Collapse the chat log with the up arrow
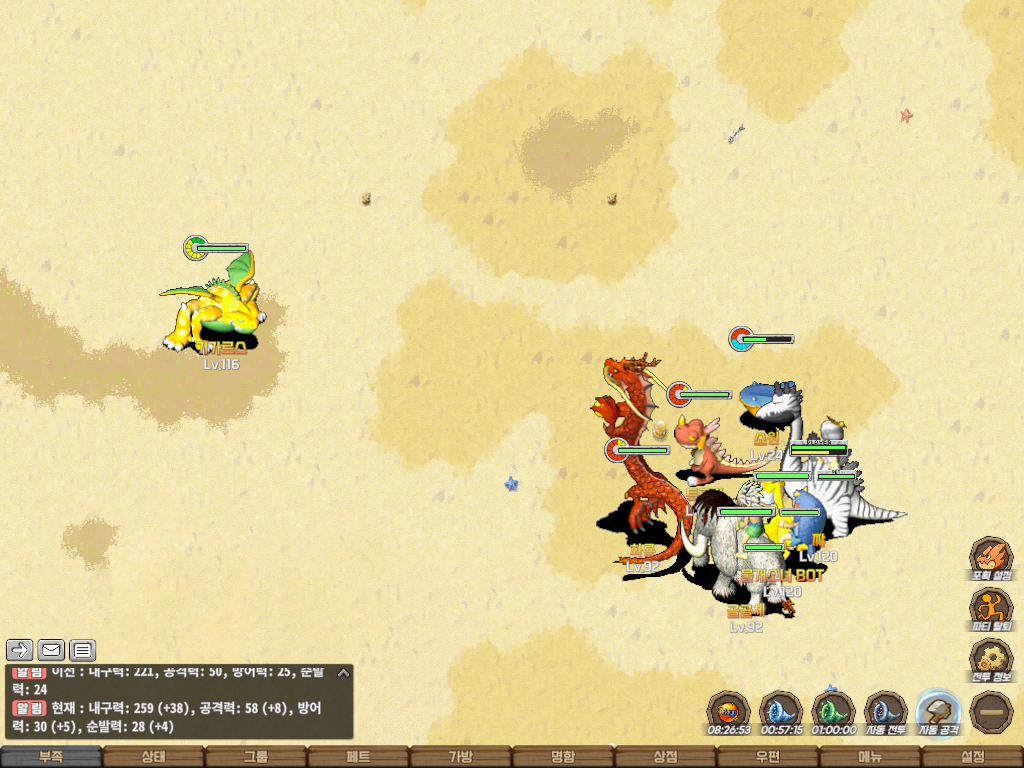1024x768 pixels. pos(342,672)
